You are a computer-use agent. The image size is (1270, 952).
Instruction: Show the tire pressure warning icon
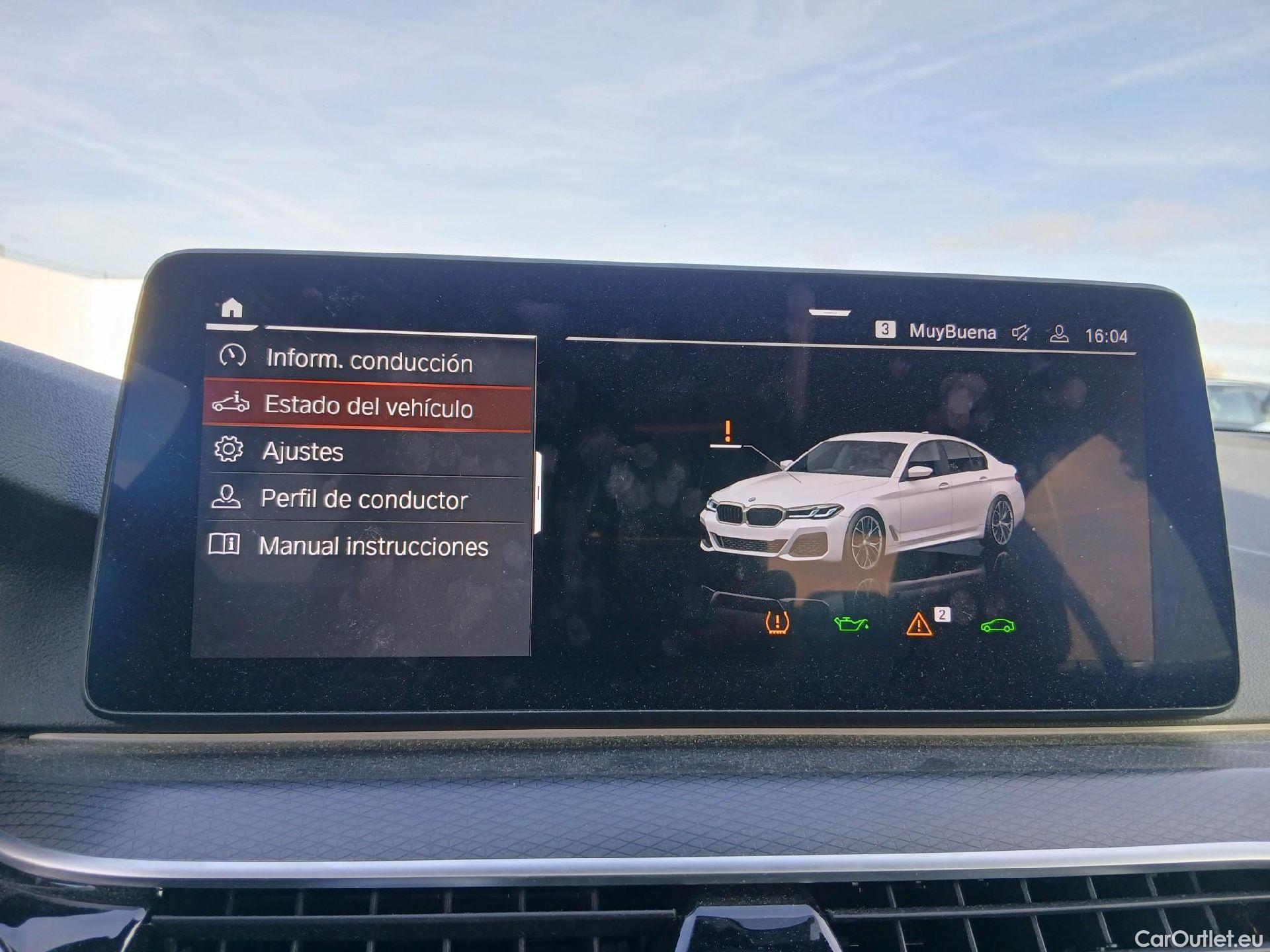[777, 622]
